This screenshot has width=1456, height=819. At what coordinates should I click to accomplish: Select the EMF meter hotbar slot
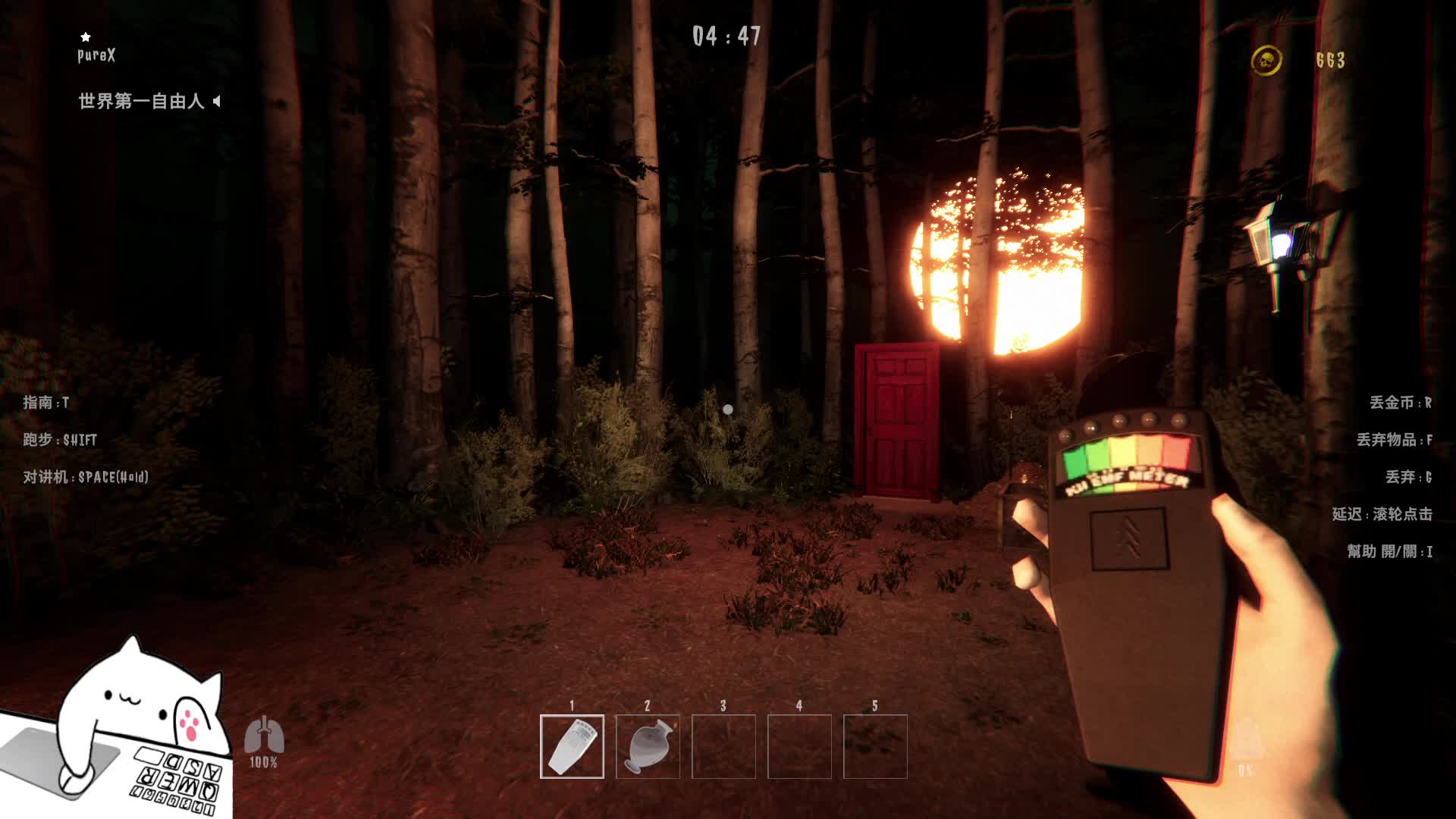click(x=572, y=746)
